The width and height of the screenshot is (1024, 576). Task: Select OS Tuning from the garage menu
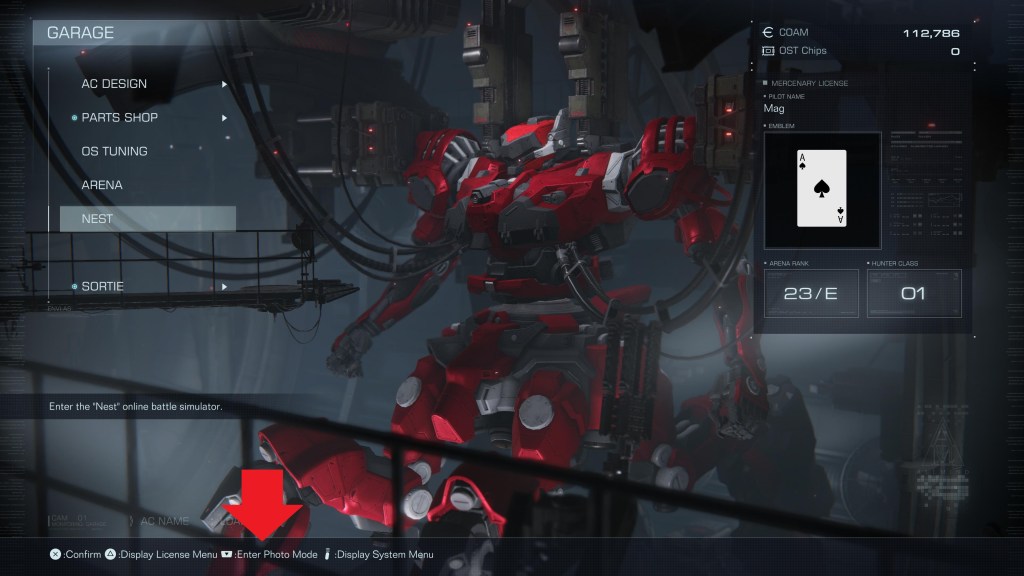(x=114, y=151)
